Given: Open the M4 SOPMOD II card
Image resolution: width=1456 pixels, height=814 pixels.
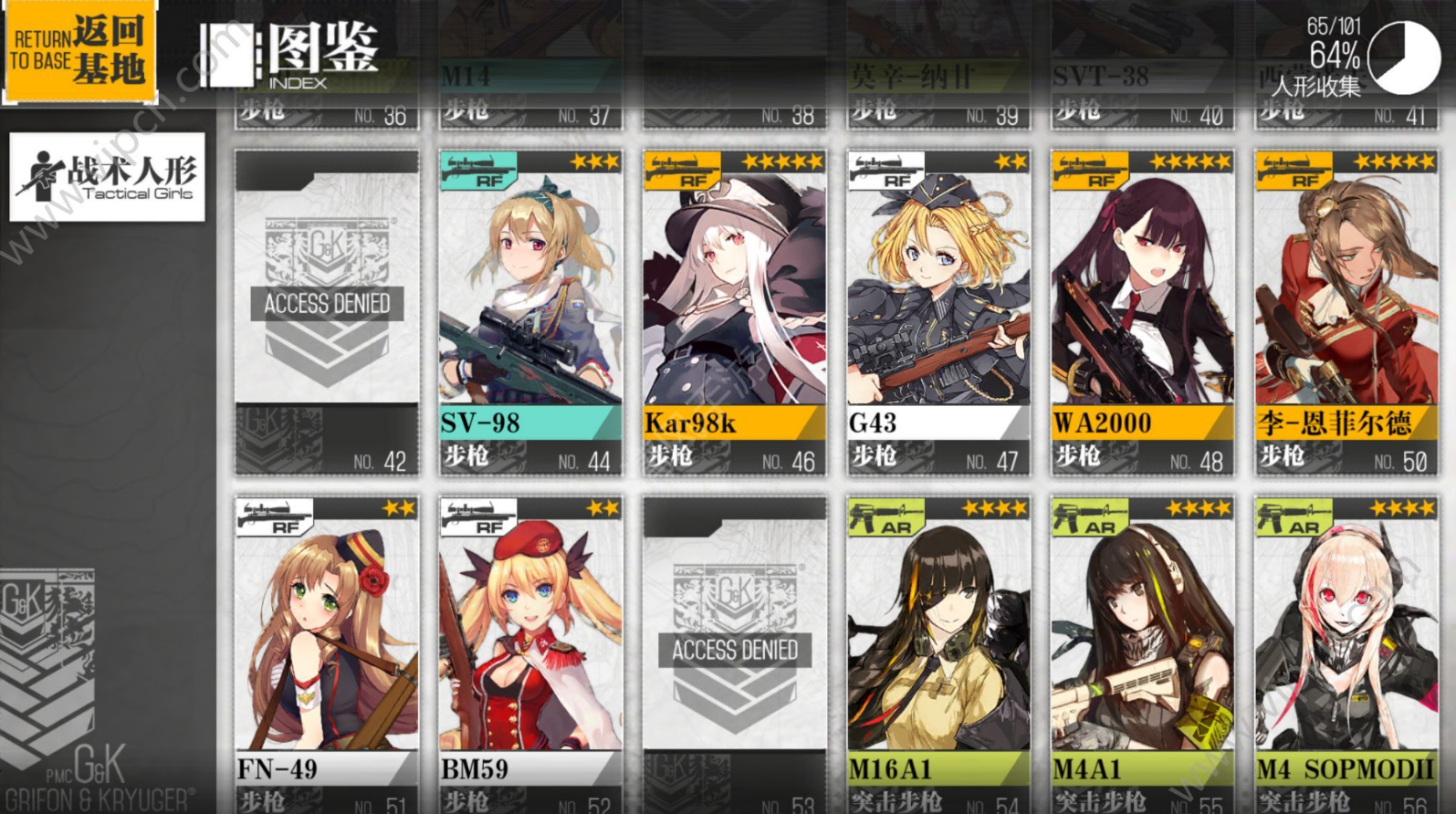Looking at the screenshot, I should [x=1346, y=652].
